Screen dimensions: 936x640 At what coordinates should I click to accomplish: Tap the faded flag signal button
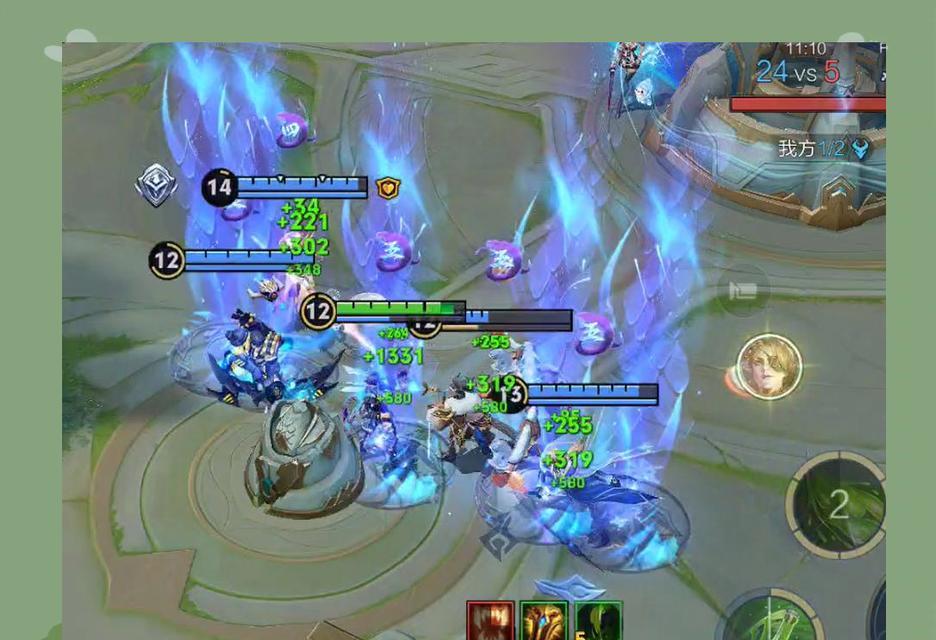(743, 291)
